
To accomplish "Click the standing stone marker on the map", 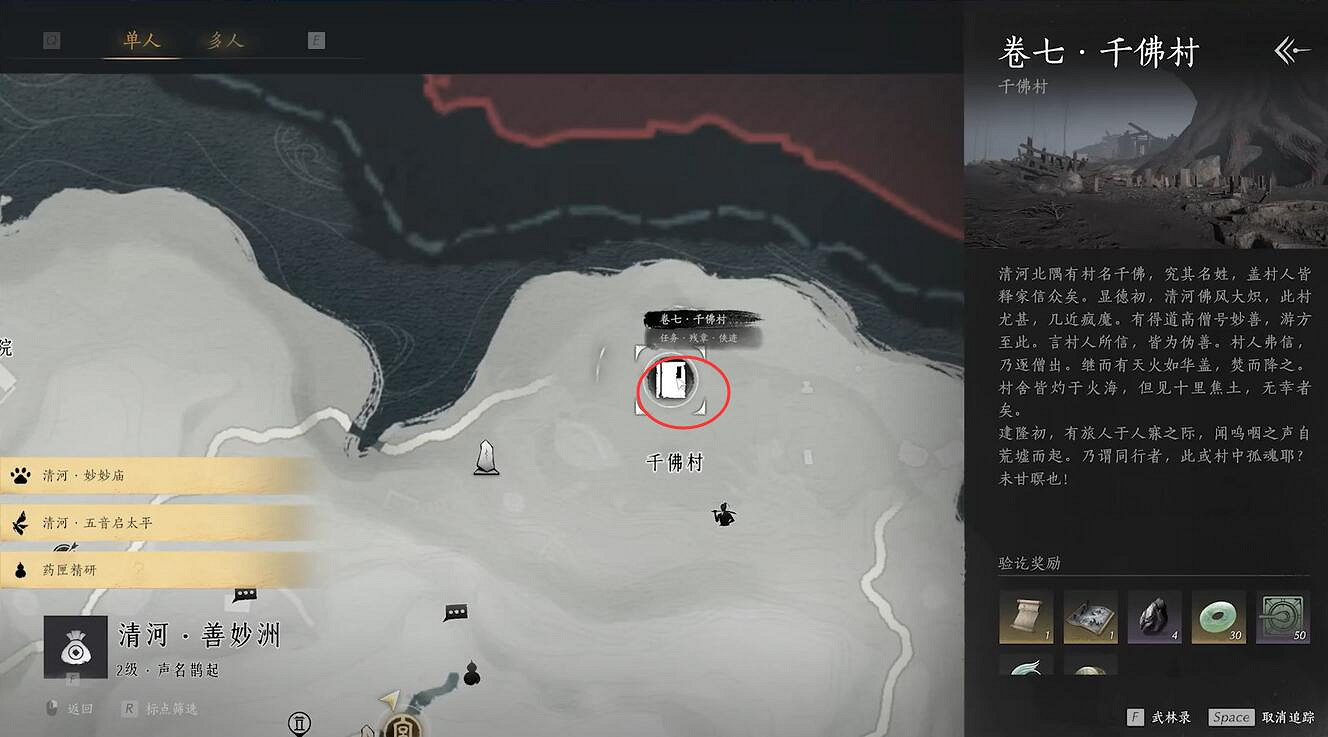I will coord(486,457).
